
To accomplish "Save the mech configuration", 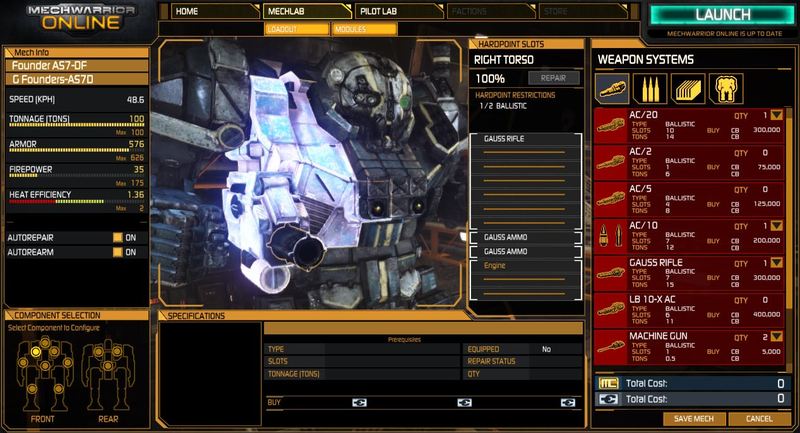I will 692,418.
